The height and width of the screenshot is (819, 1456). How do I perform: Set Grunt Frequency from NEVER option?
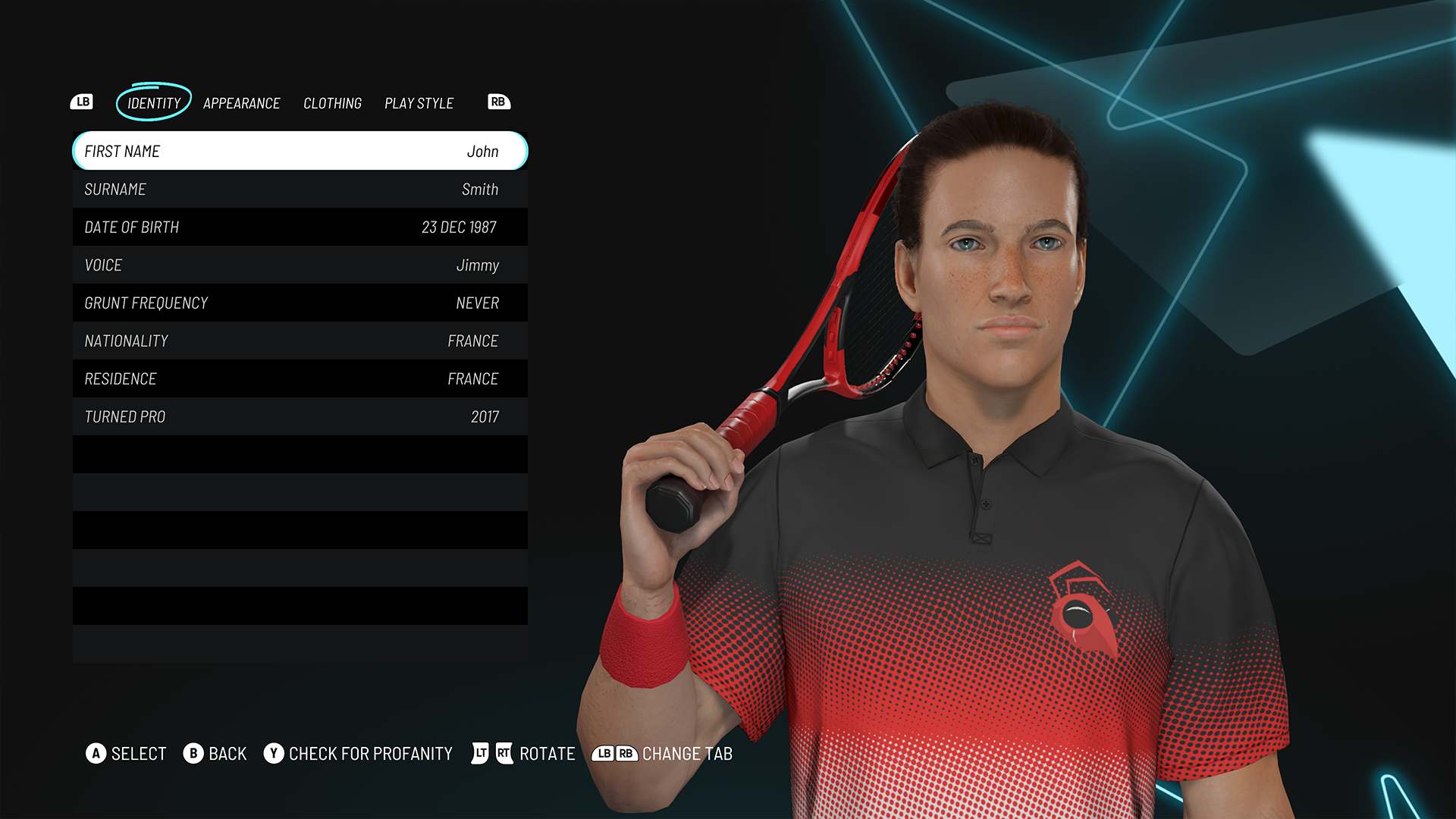pos(300,303)
